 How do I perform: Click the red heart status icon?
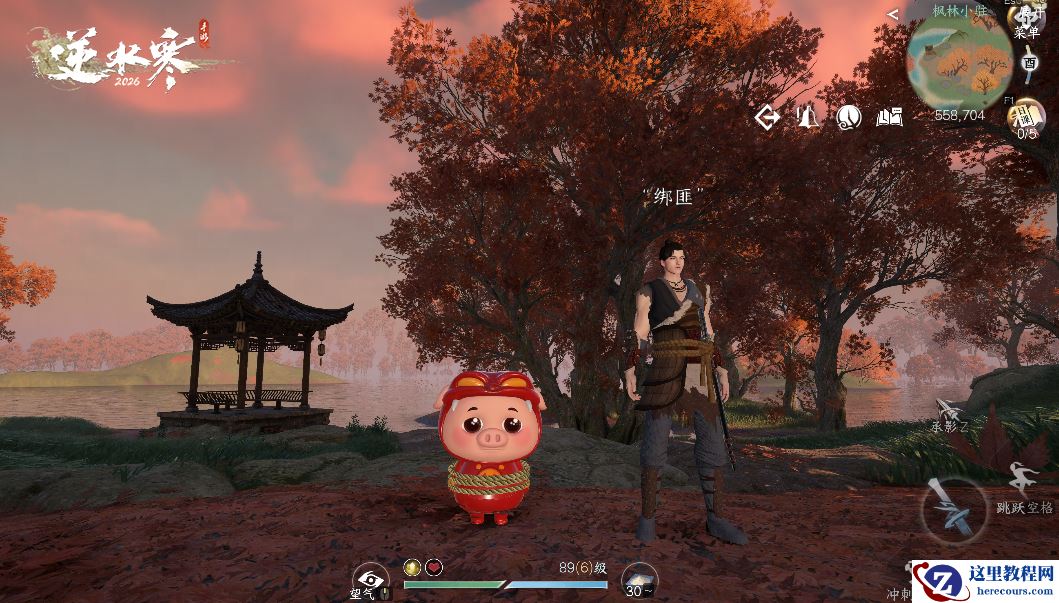434,567
